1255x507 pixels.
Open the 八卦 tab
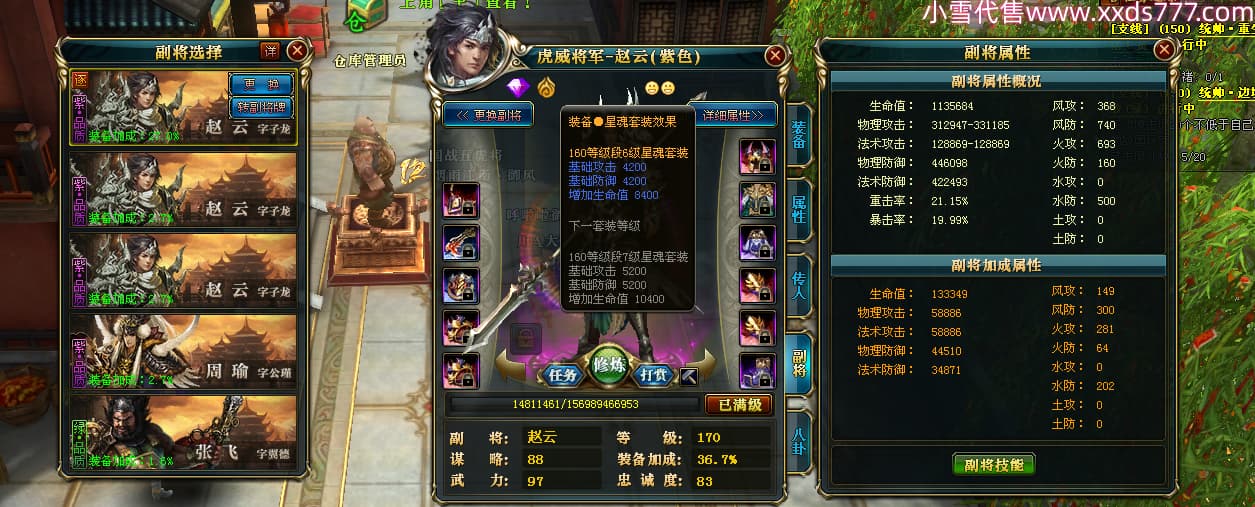(x=799, y=442)
